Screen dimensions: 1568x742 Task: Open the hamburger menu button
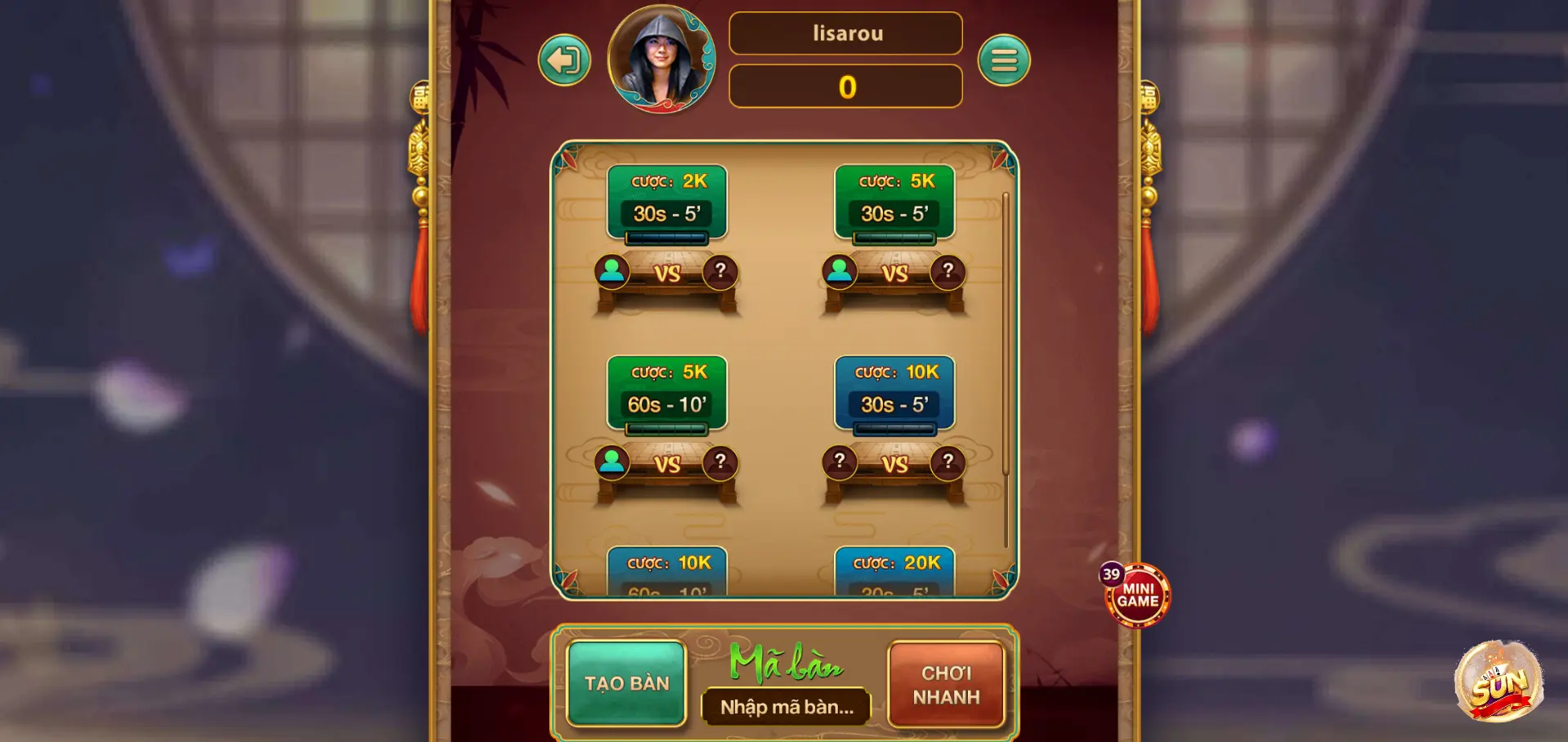click(1004, 60)
